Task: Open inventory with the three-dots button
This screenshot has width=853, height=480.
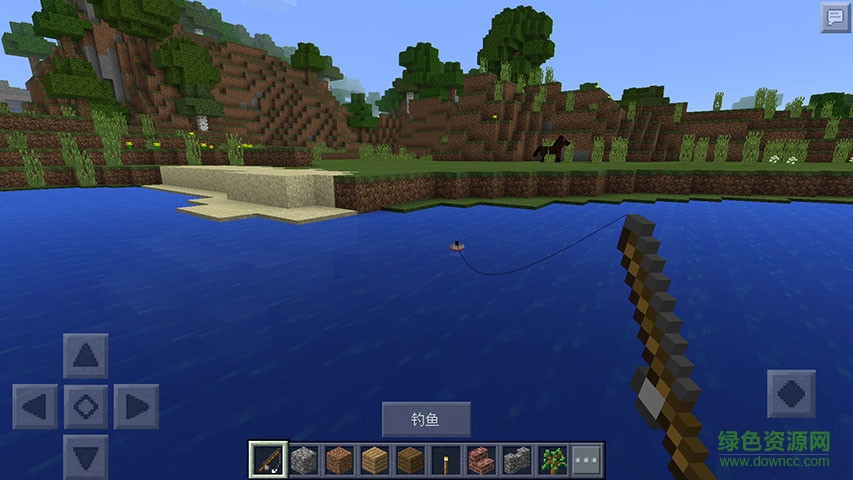Action: (x=587, y=460)
